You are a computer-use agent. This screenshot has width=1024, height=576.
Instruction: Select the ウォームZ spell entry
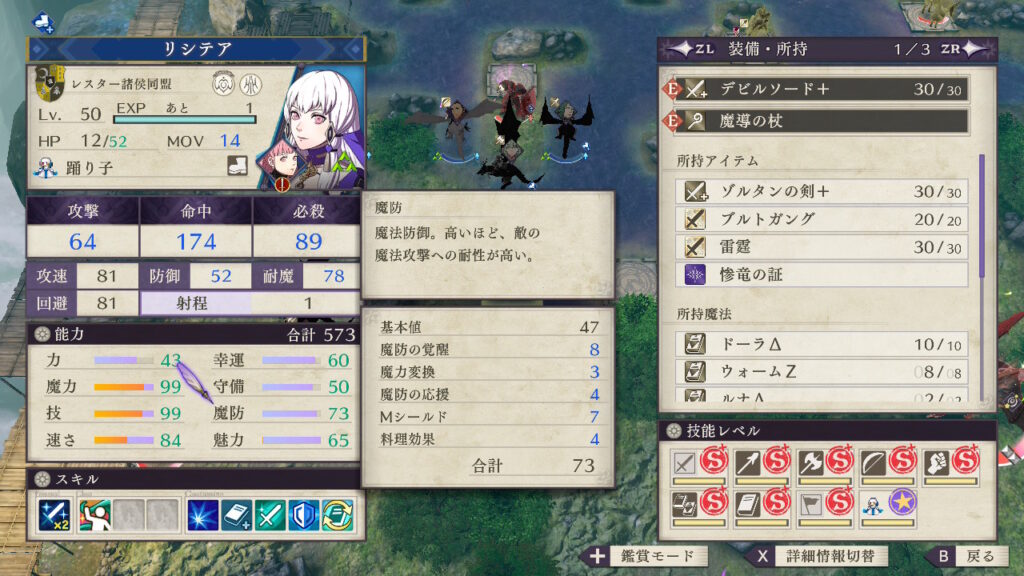(825, 371)
